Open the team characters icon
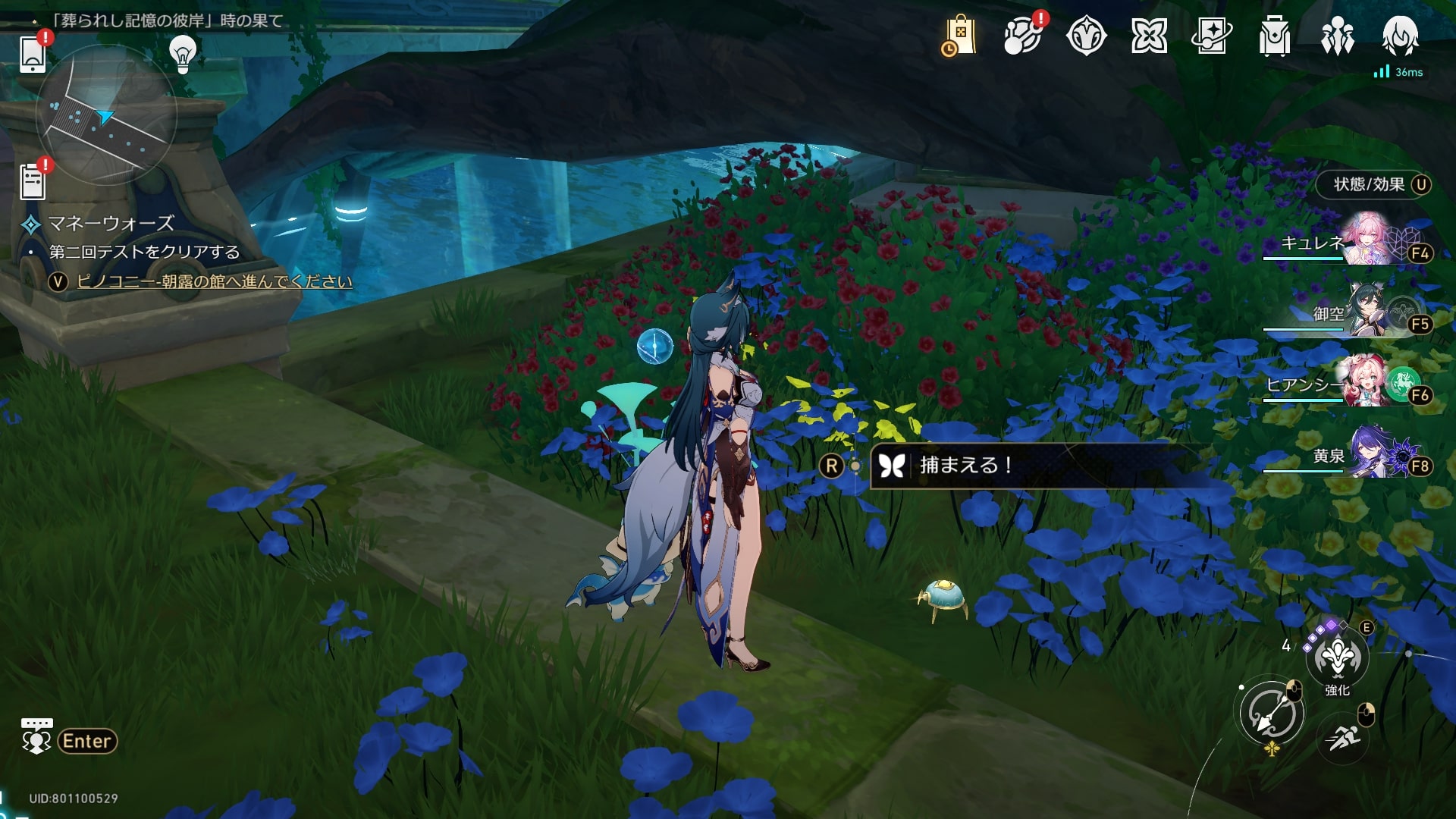 [1338, 36]
